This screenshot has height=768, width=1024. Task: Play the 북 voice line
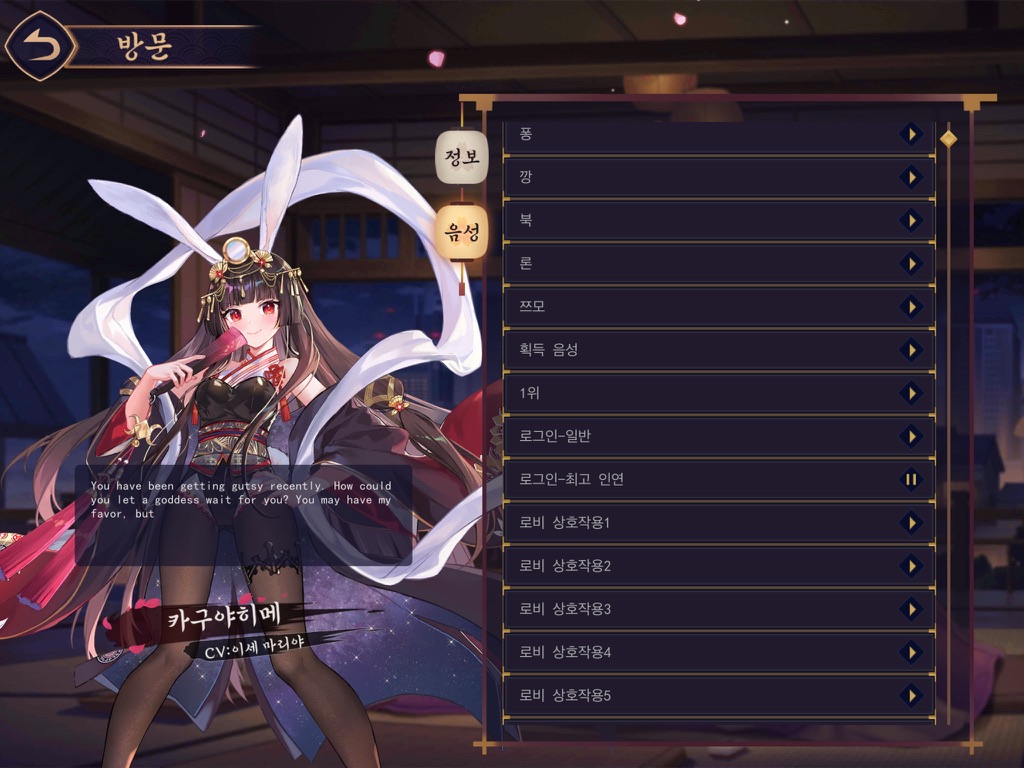pos(910,220)
